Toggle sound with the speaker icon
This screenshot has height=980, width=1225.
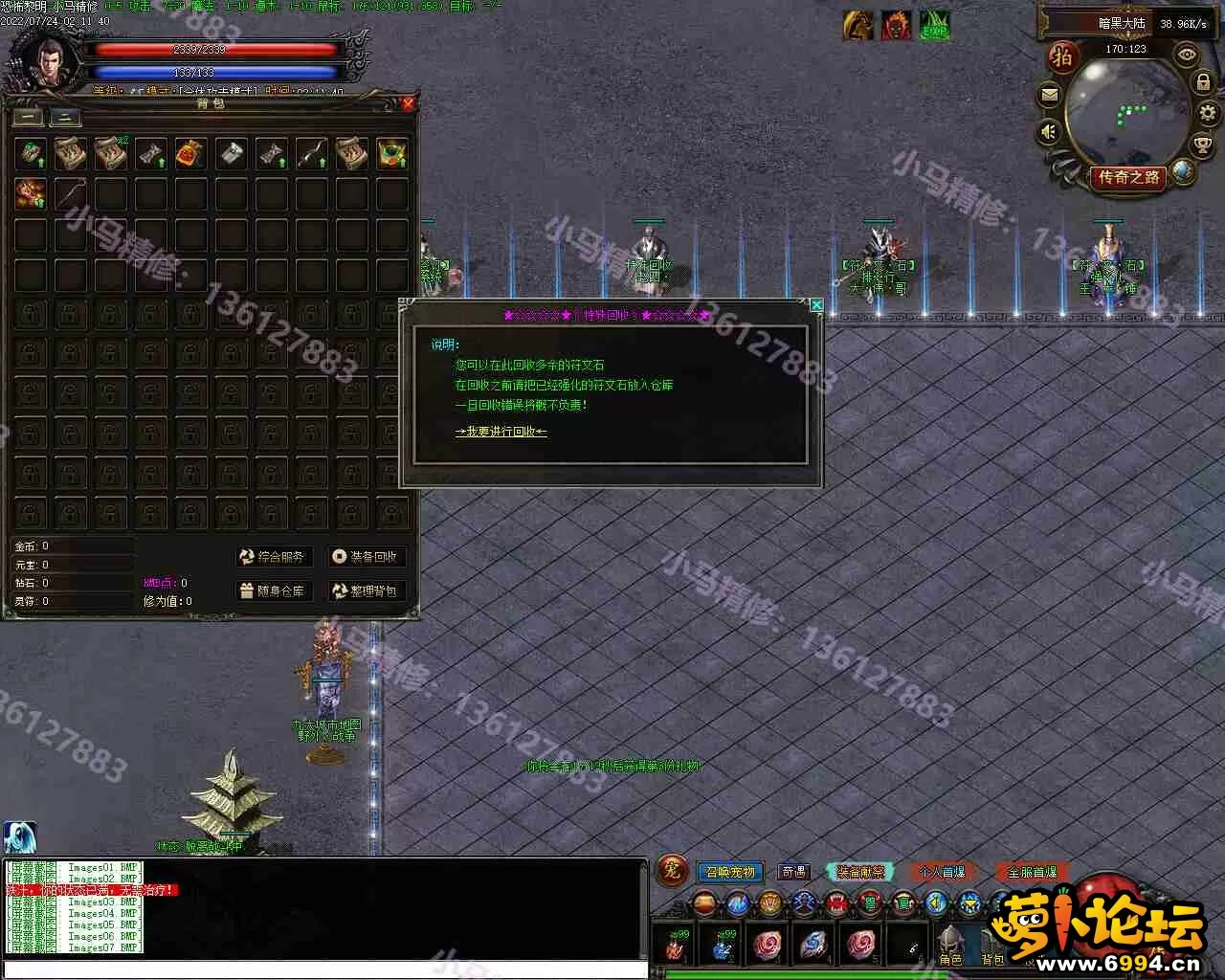click(1050, 131)
